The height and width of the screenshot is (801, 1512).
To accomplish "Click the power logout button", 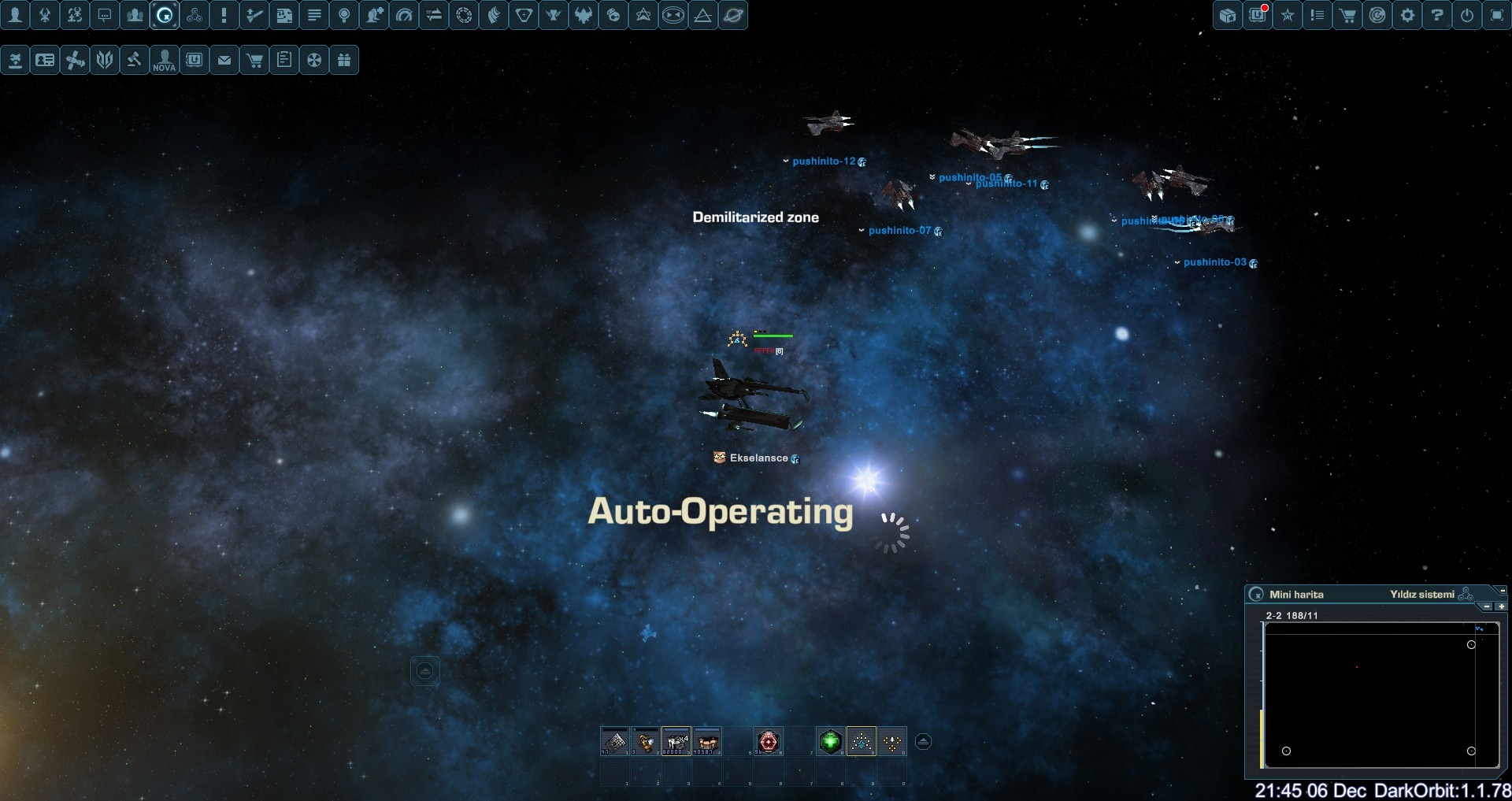I will 1467,15.
